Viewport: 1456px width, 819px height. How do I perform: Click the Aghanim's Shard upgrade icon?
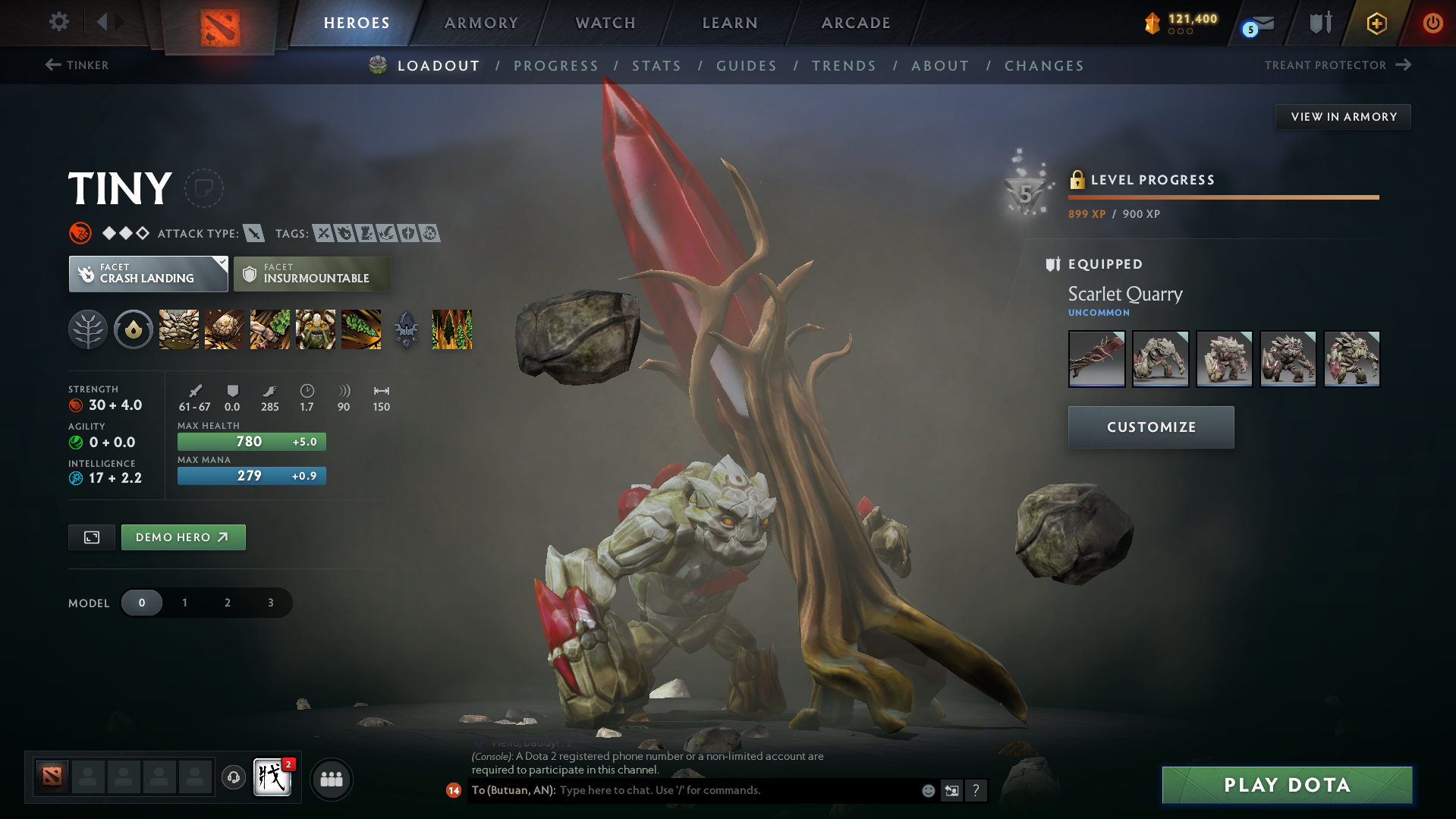406,329
